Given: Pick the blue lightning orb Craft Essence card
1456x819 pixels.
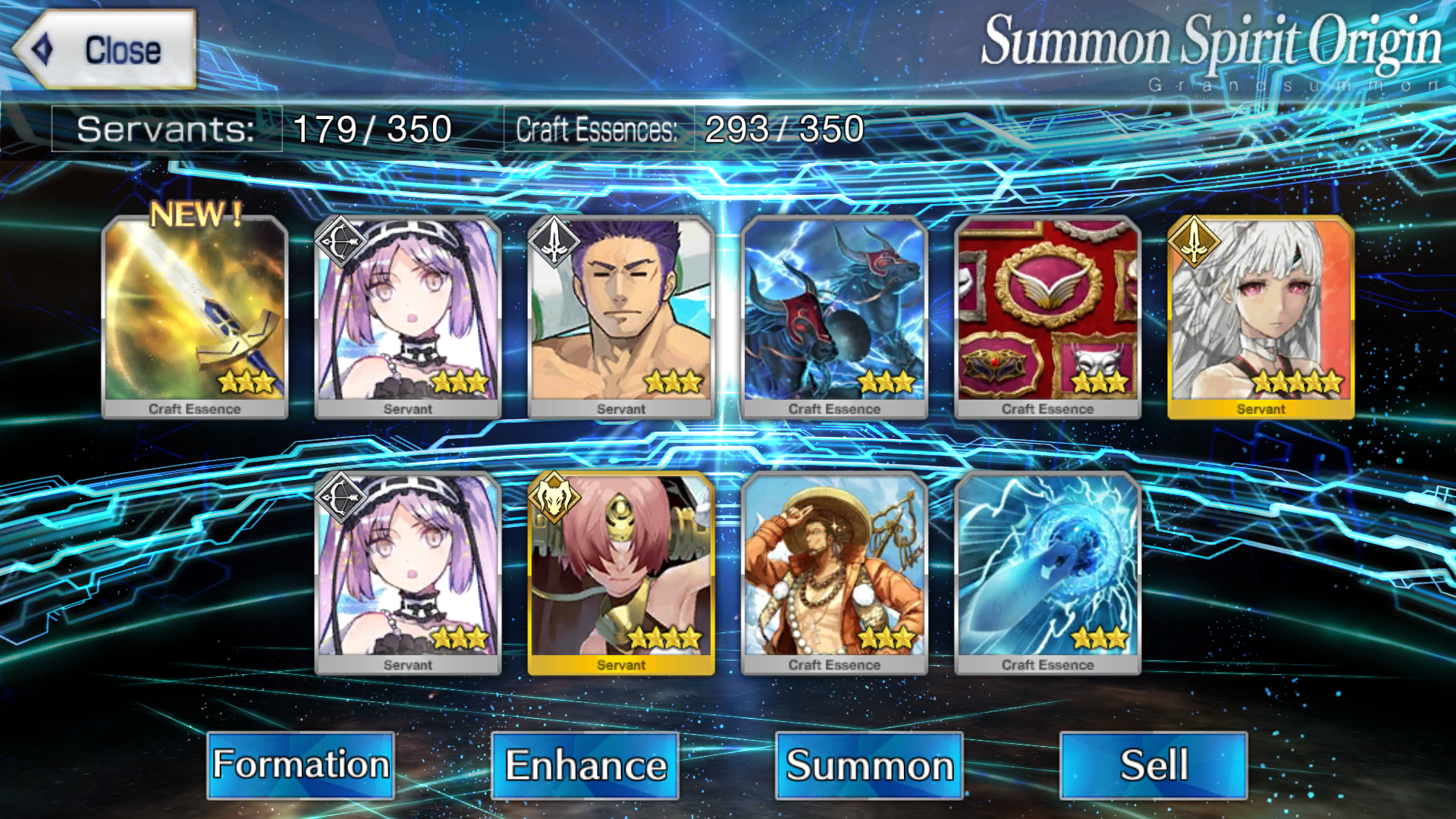Looking at the screenshot, I should (1047, 573).
